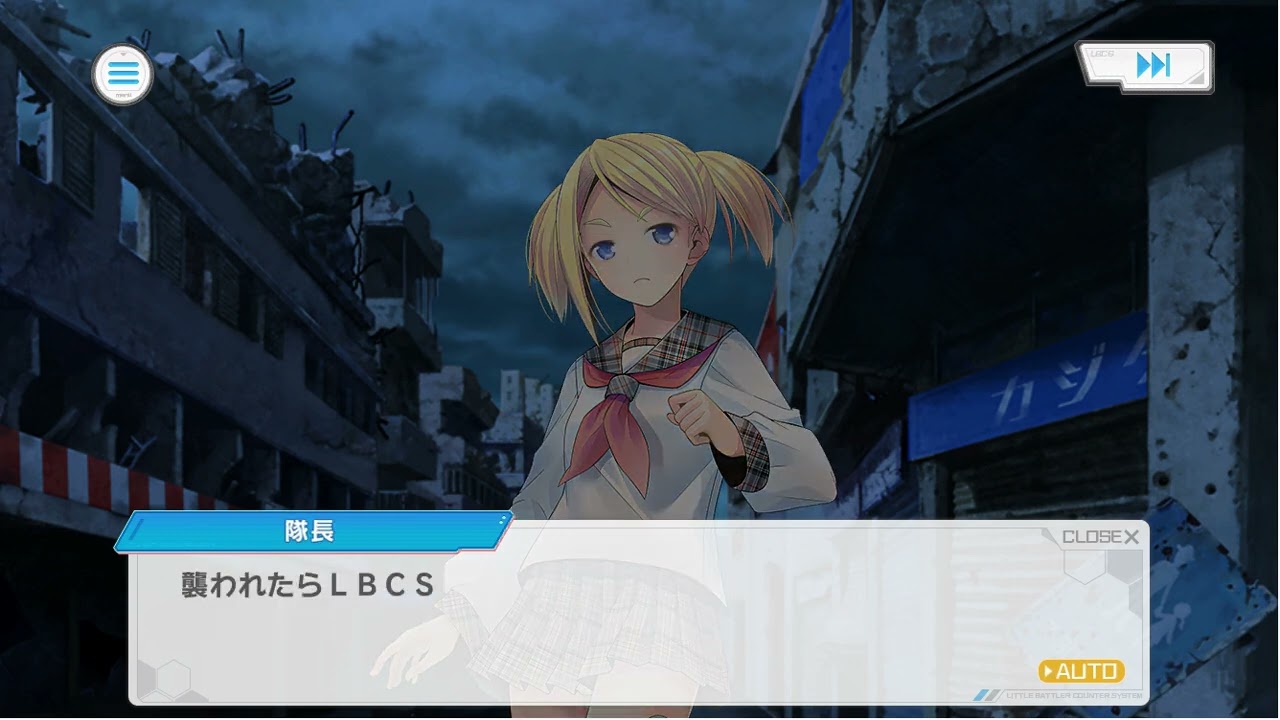The width and height of the screenshot is (1280, 720).
Task: Skip the dialogue with the fast-forward button
Action: point(1151,67)
